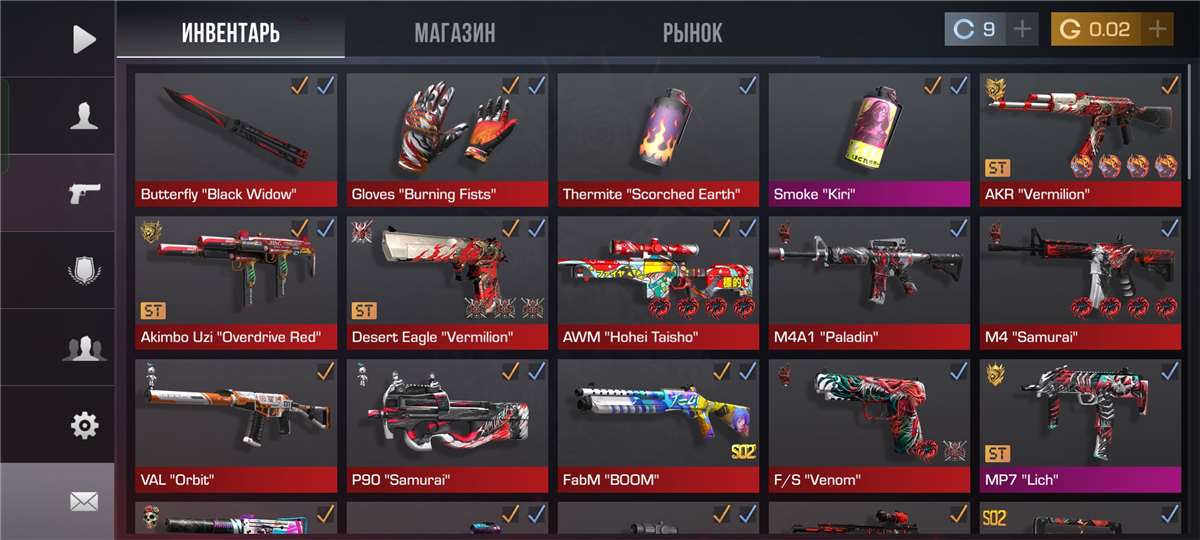Open the player profile icon
1200x540 pixels.
[84, 116]
